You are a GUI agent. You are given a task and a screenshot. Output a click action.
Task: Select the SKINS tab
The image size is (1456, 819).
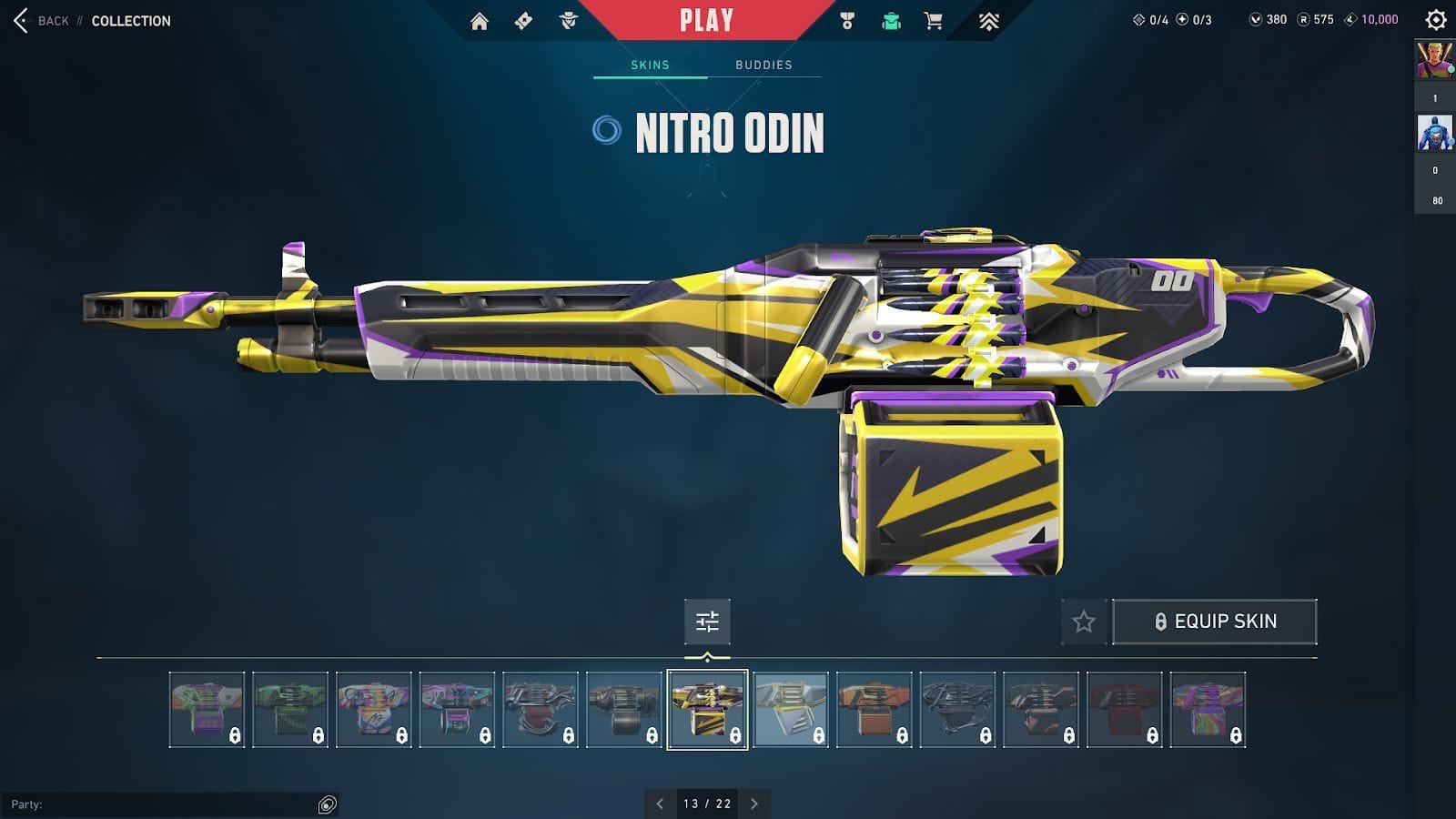click(x=649, y=65)
